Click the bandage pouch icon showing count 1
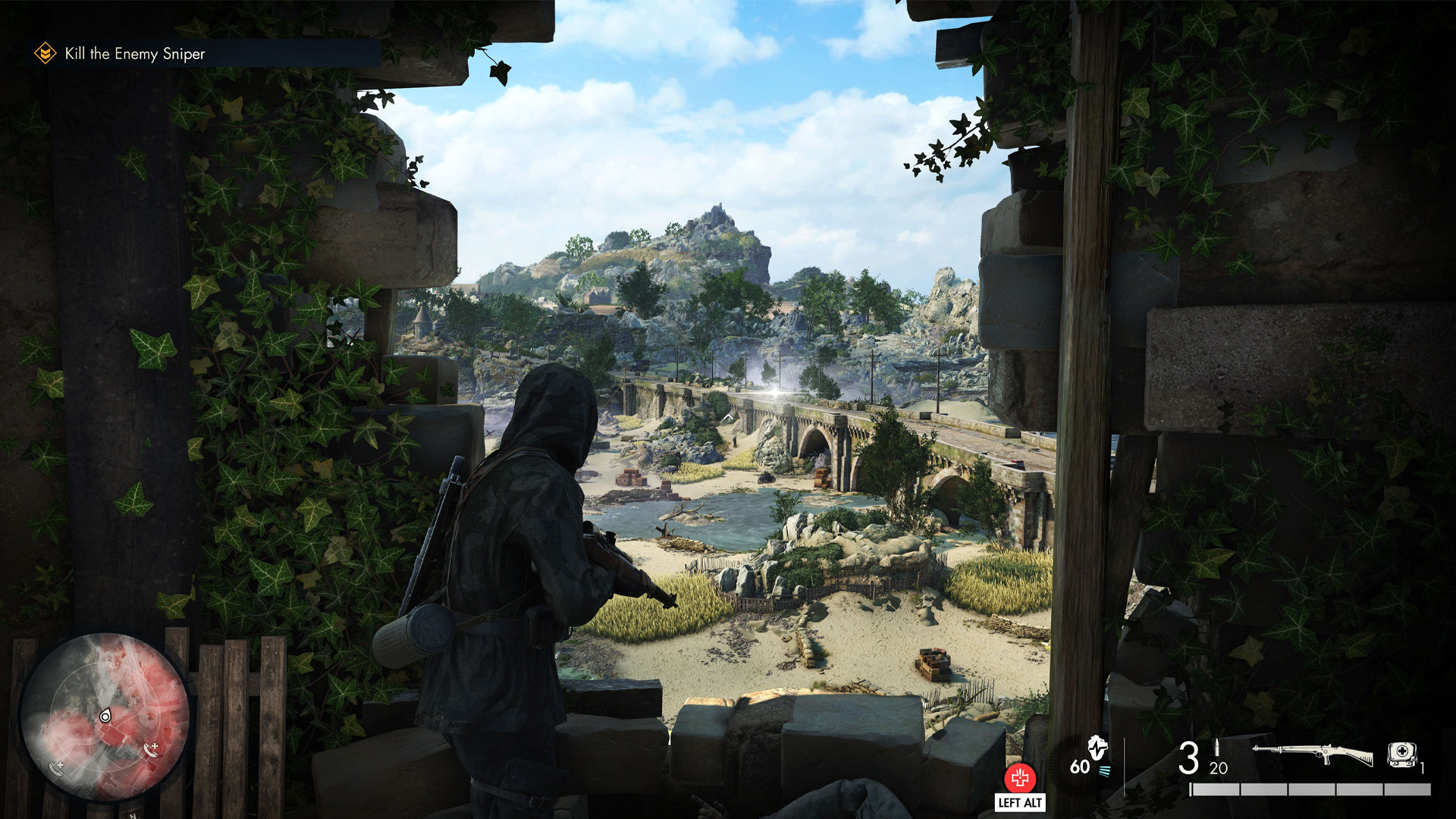Screen dimensions: 1456x819 (x=1401, y=753)
